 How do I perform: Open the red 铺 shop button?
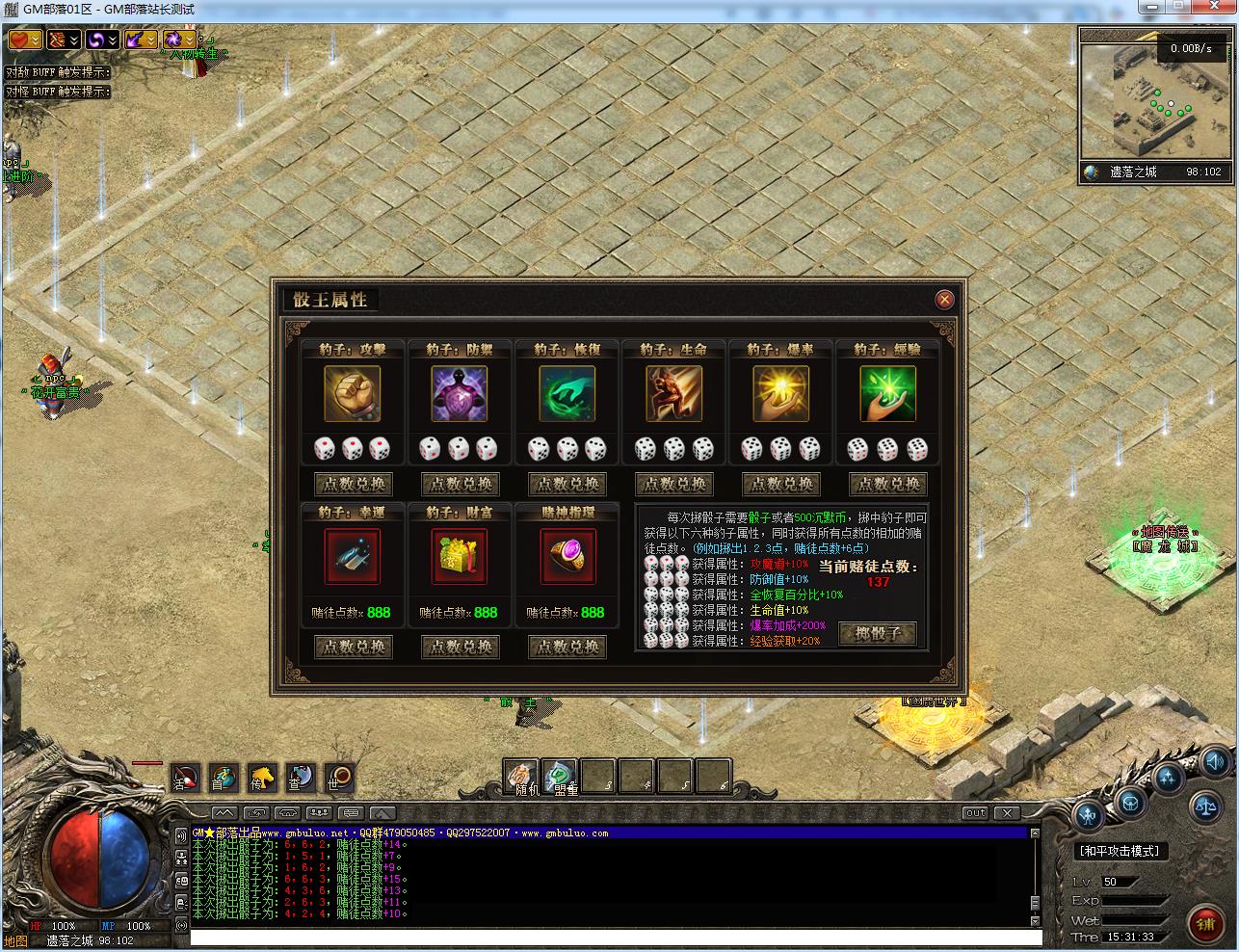[1205, 923]
